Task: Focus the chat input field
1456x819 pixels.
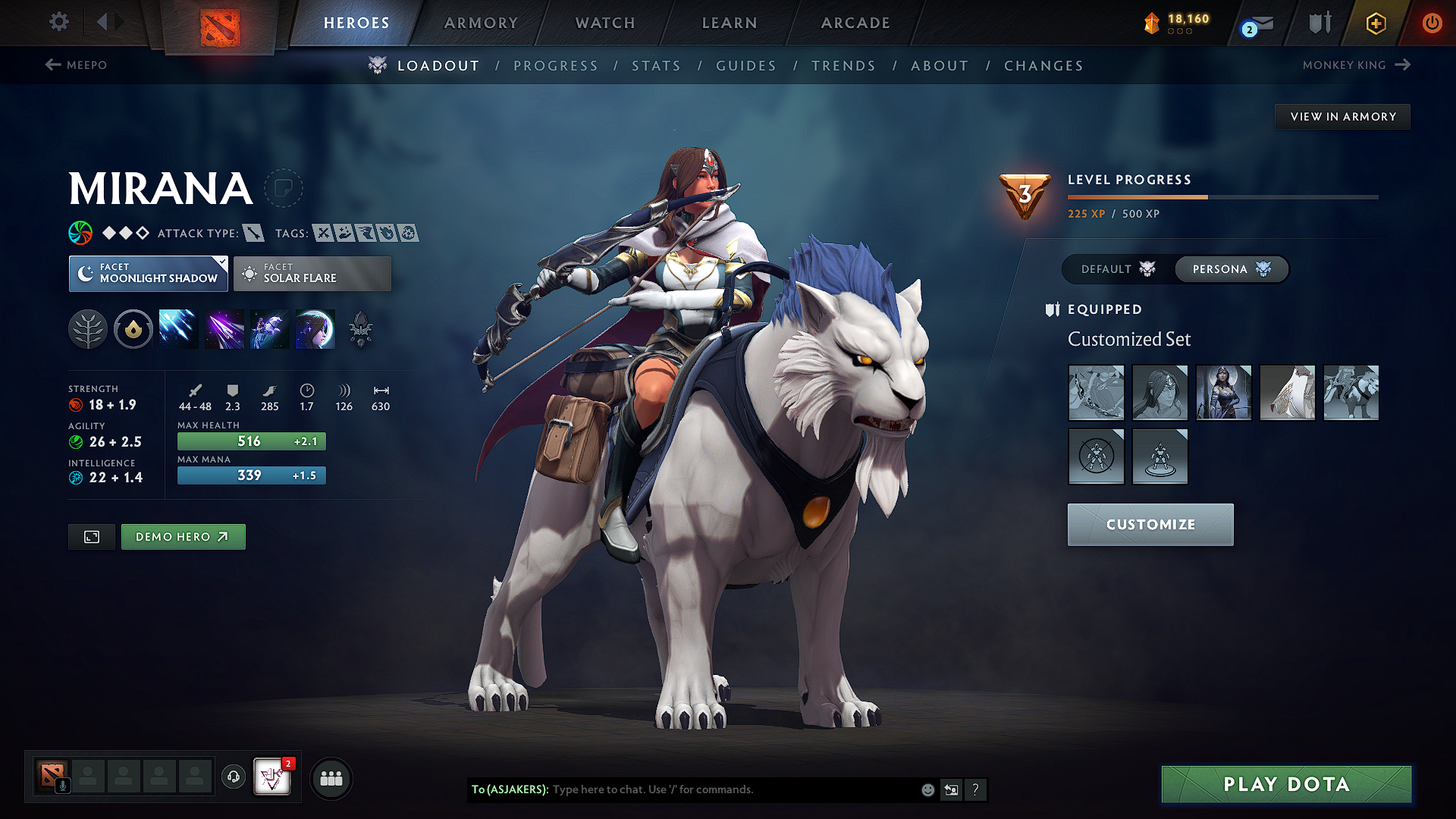Action: coord(728,789)
